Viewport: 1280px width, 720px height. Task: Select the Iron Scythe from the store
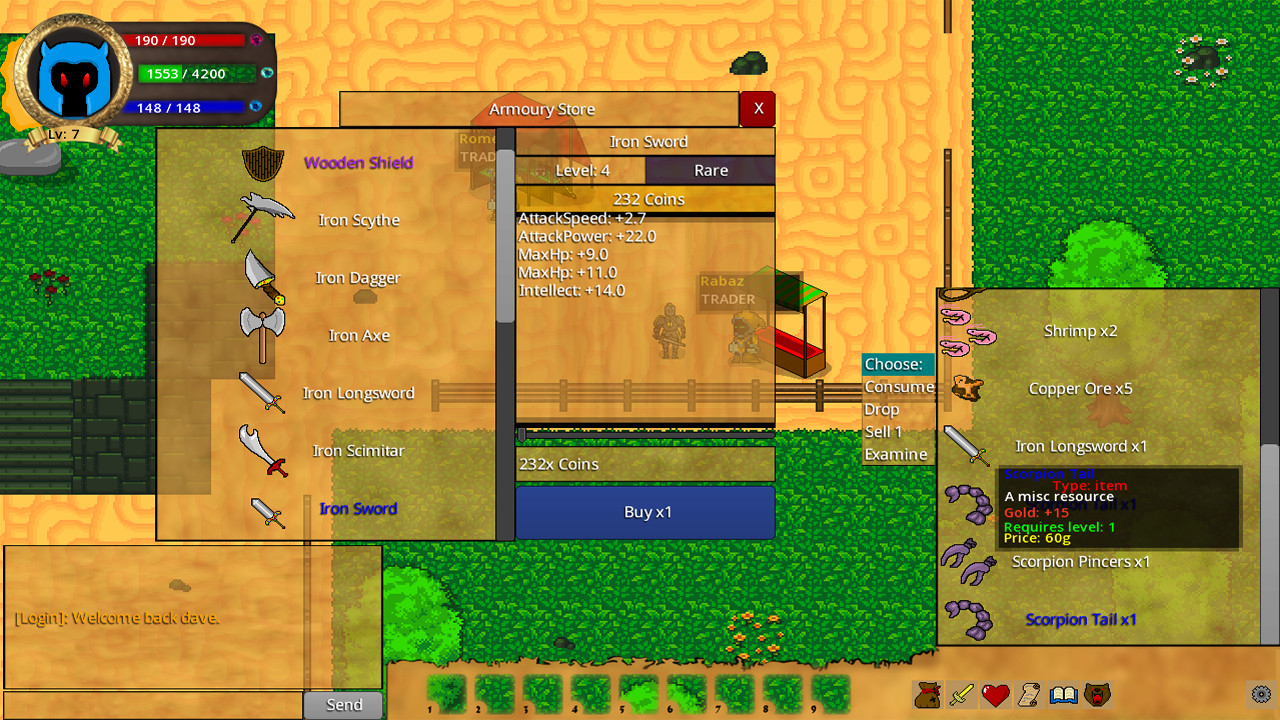(x=357, y=220)
